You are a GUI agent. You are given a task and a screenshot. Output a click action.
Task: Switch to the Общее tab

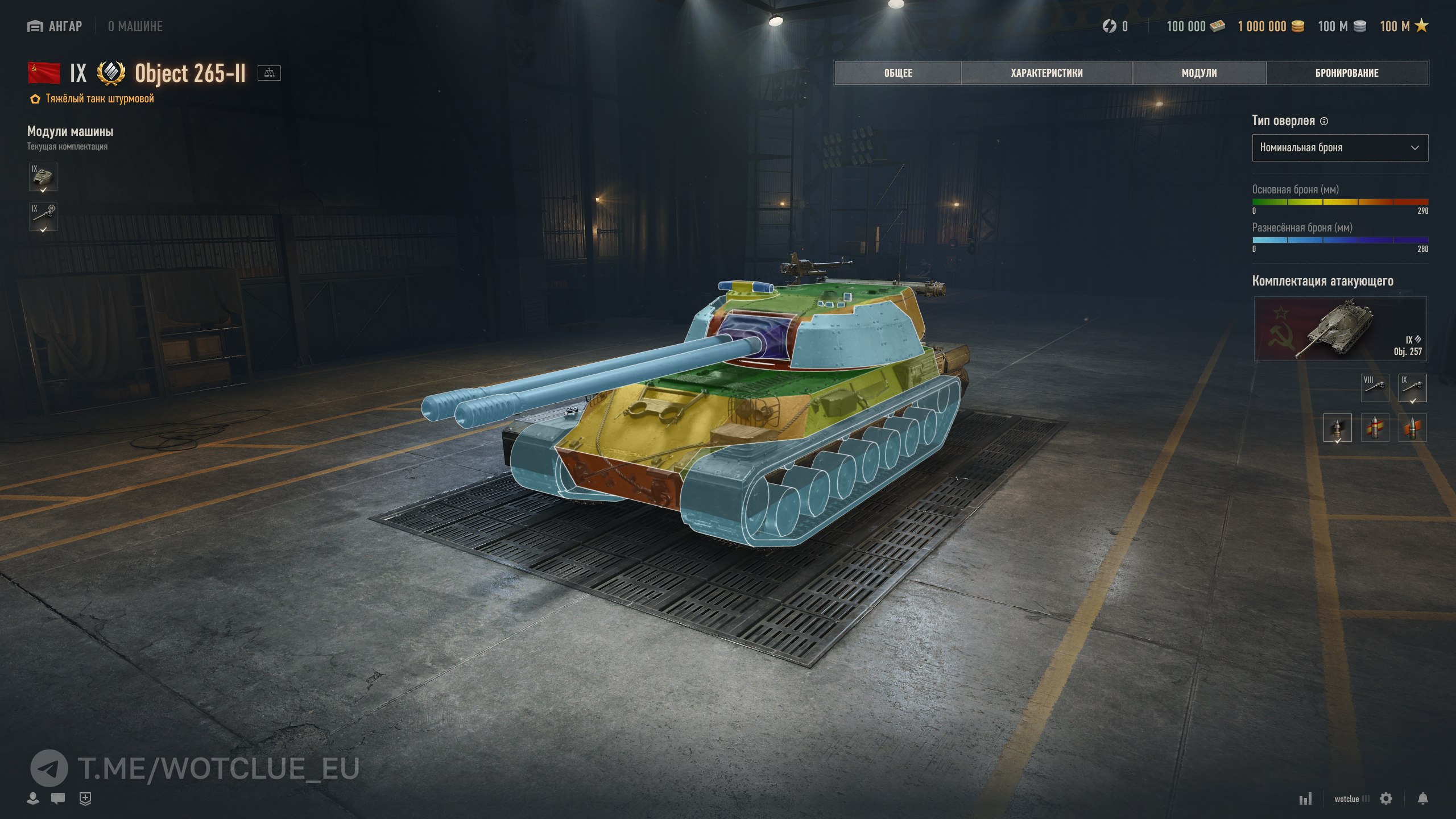point(897,73)
